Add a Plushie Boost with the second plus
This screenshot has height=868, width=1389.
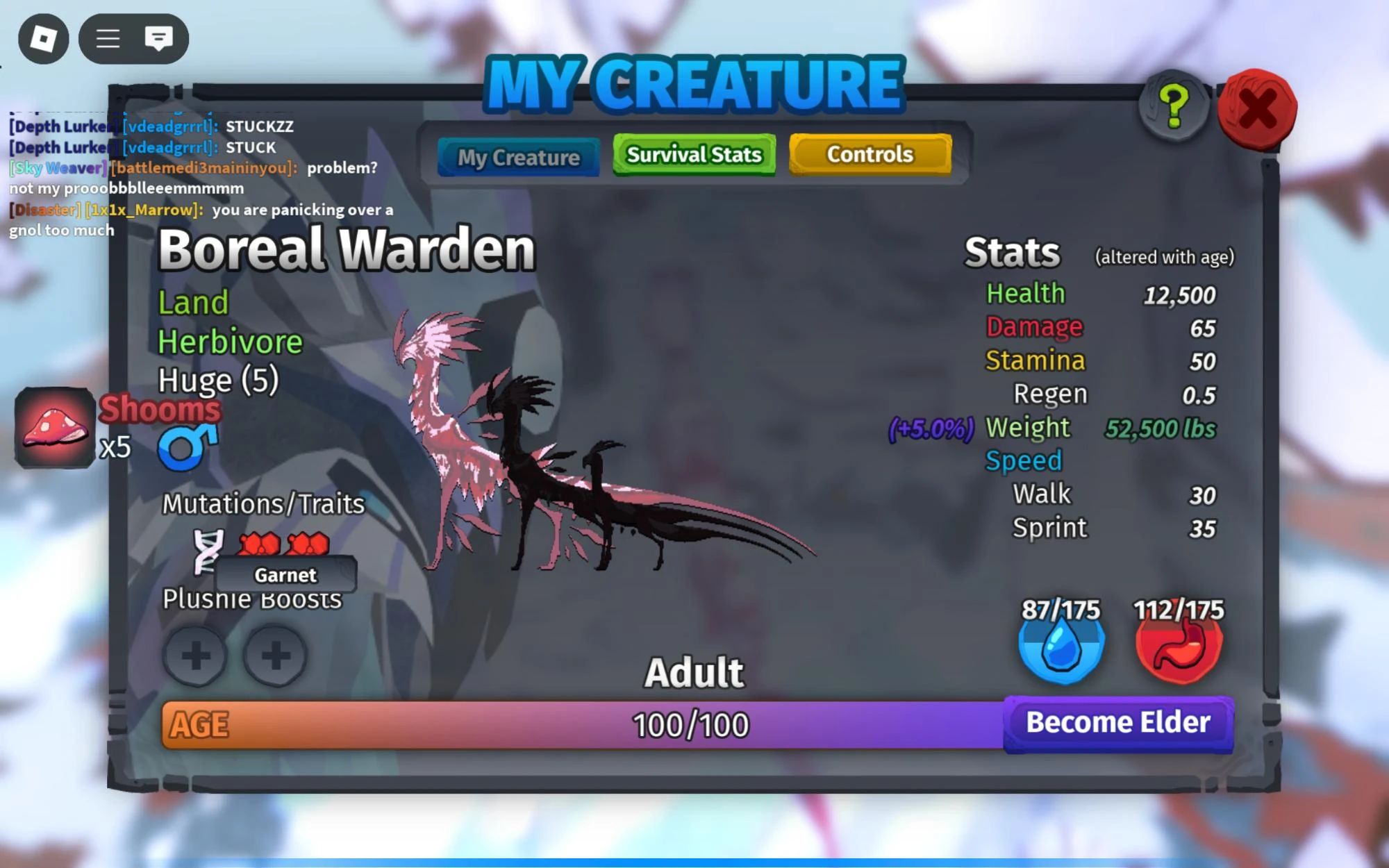tap(276, 656)
